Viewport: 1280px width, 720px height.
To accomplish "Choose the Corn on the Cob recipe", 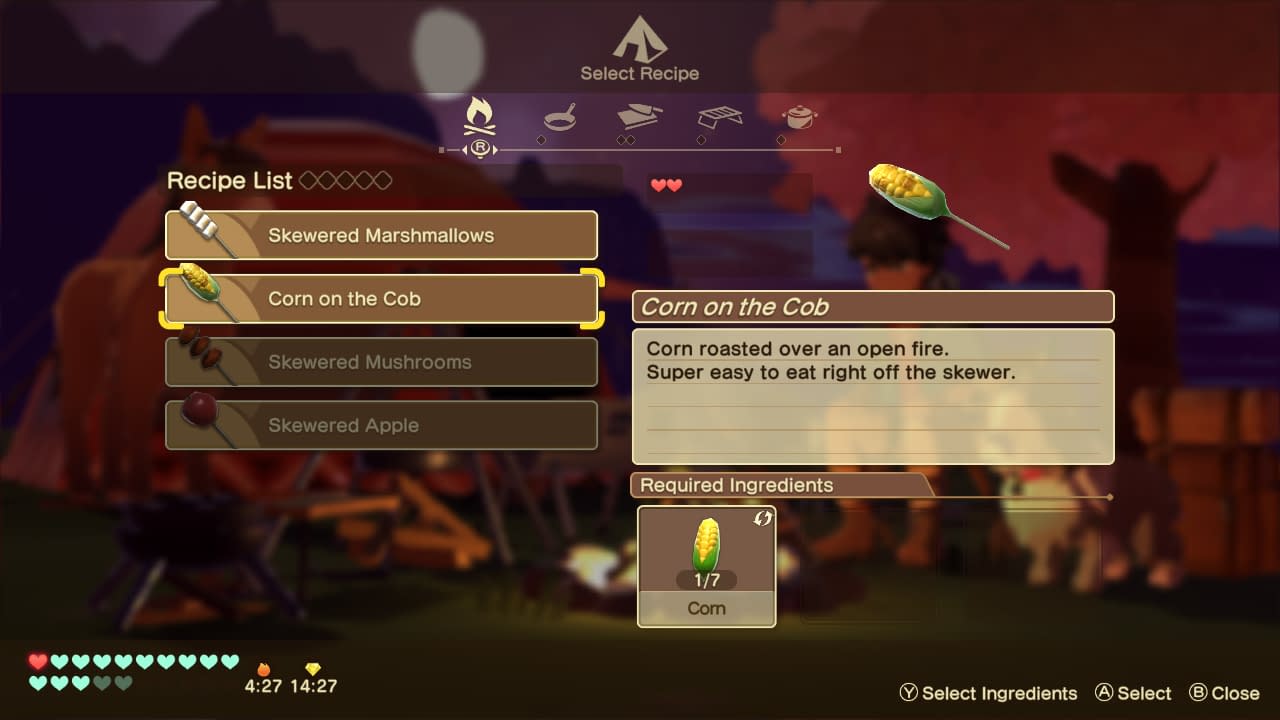I will click(381, 299).
